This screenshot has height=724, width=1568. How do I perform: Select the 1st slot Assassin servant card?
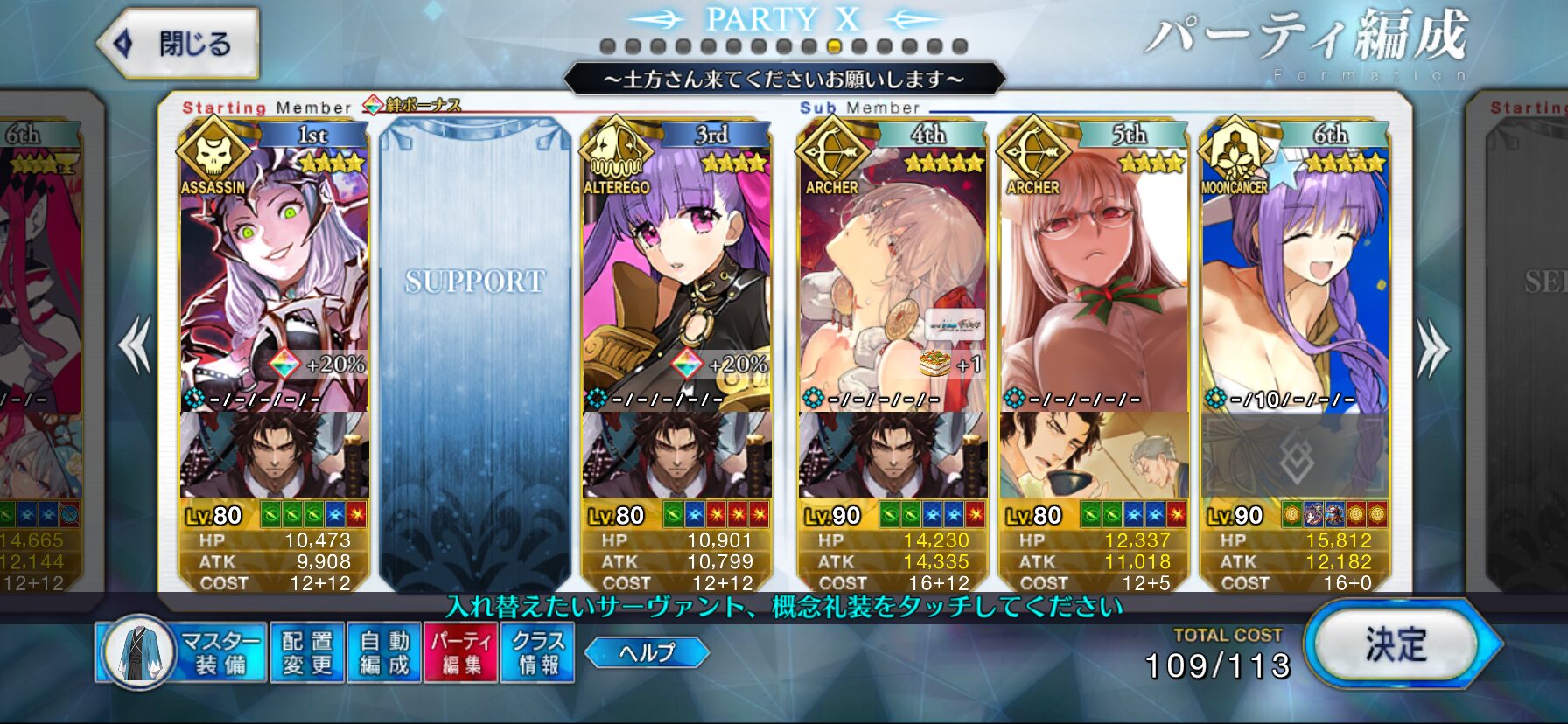[274, 280]
